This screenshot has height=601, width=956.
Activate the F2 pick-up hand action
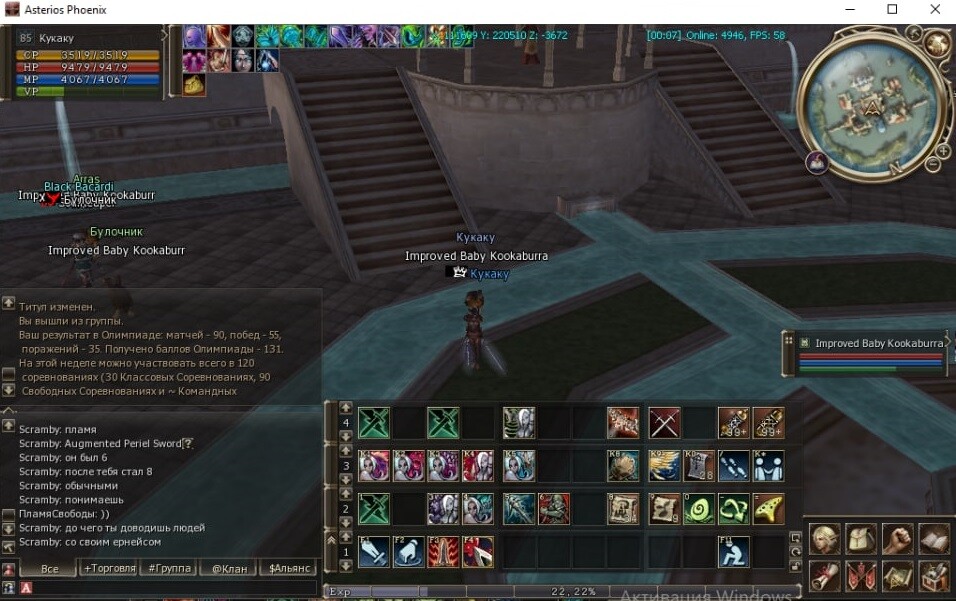[408, 551]
